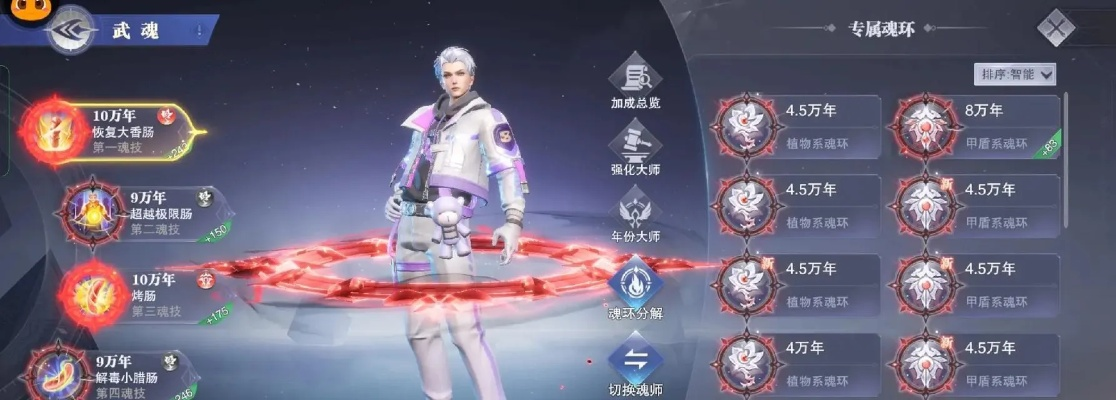Viewport: 1116px width, 400px height.
Task: Open the 年份大师 year master
Action: point(636,217)
